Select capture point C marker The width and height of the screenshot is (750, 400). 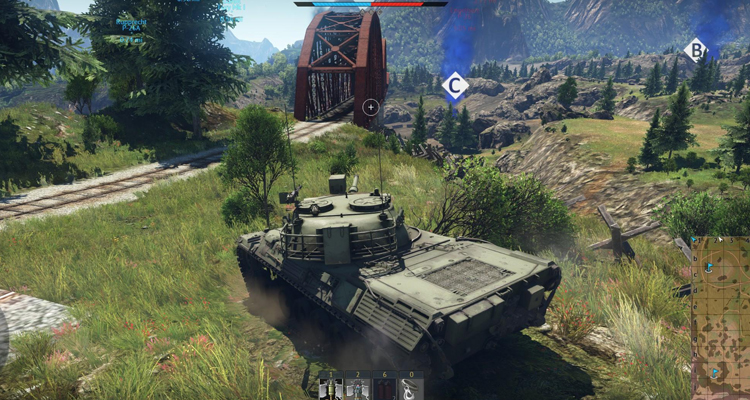tap(455, 86)
